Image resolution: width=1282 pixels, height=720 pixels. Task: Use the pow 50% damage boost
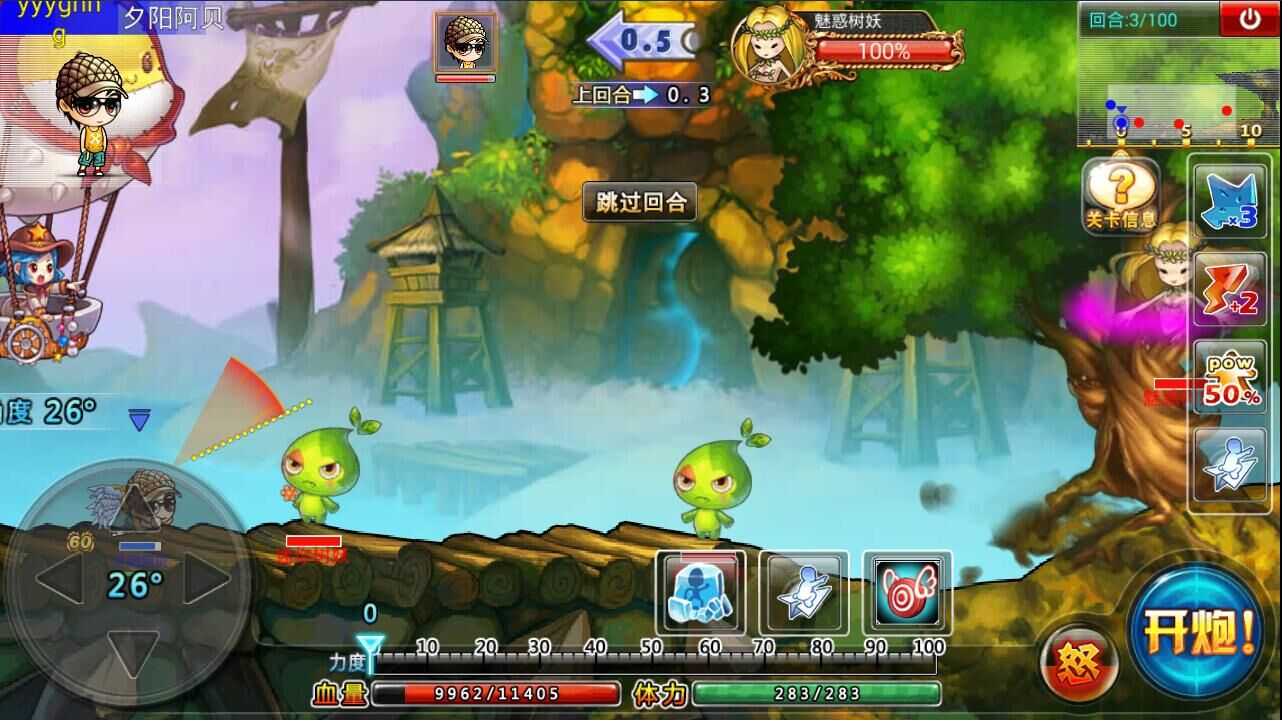click(x=1231, y=377)
